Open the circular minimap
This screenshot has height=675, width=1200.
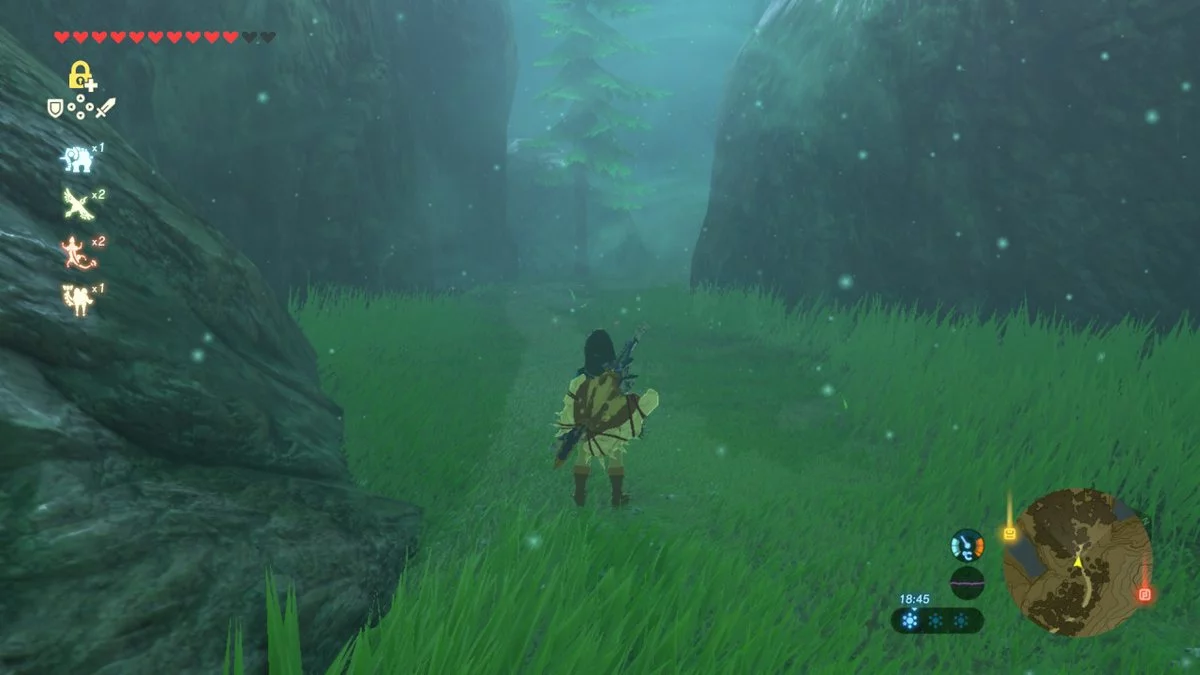tap(1077, 563)
